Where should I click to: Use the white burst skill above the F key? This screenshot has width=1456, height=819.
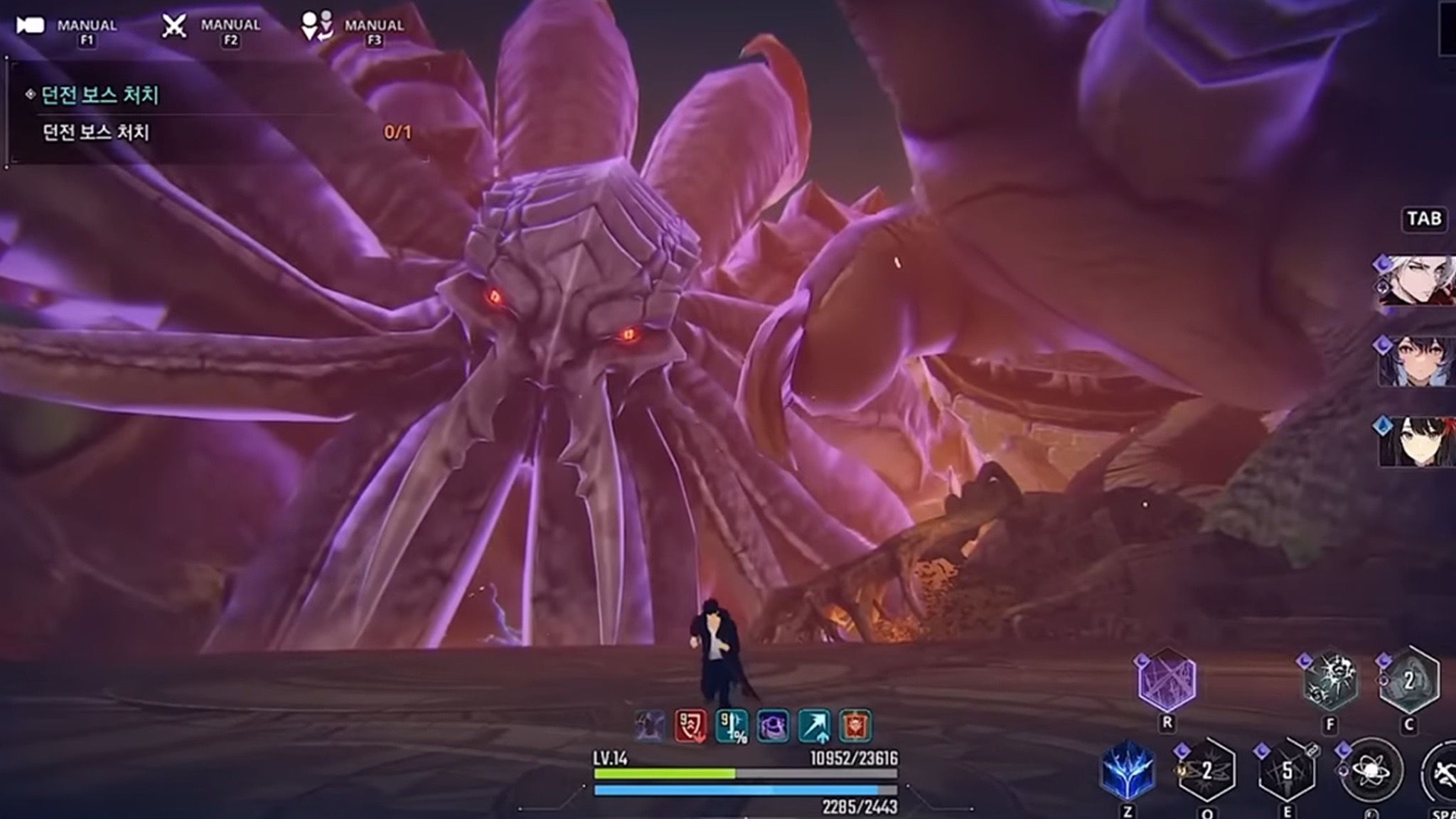pyautogui.click(x=1330, y=681)
